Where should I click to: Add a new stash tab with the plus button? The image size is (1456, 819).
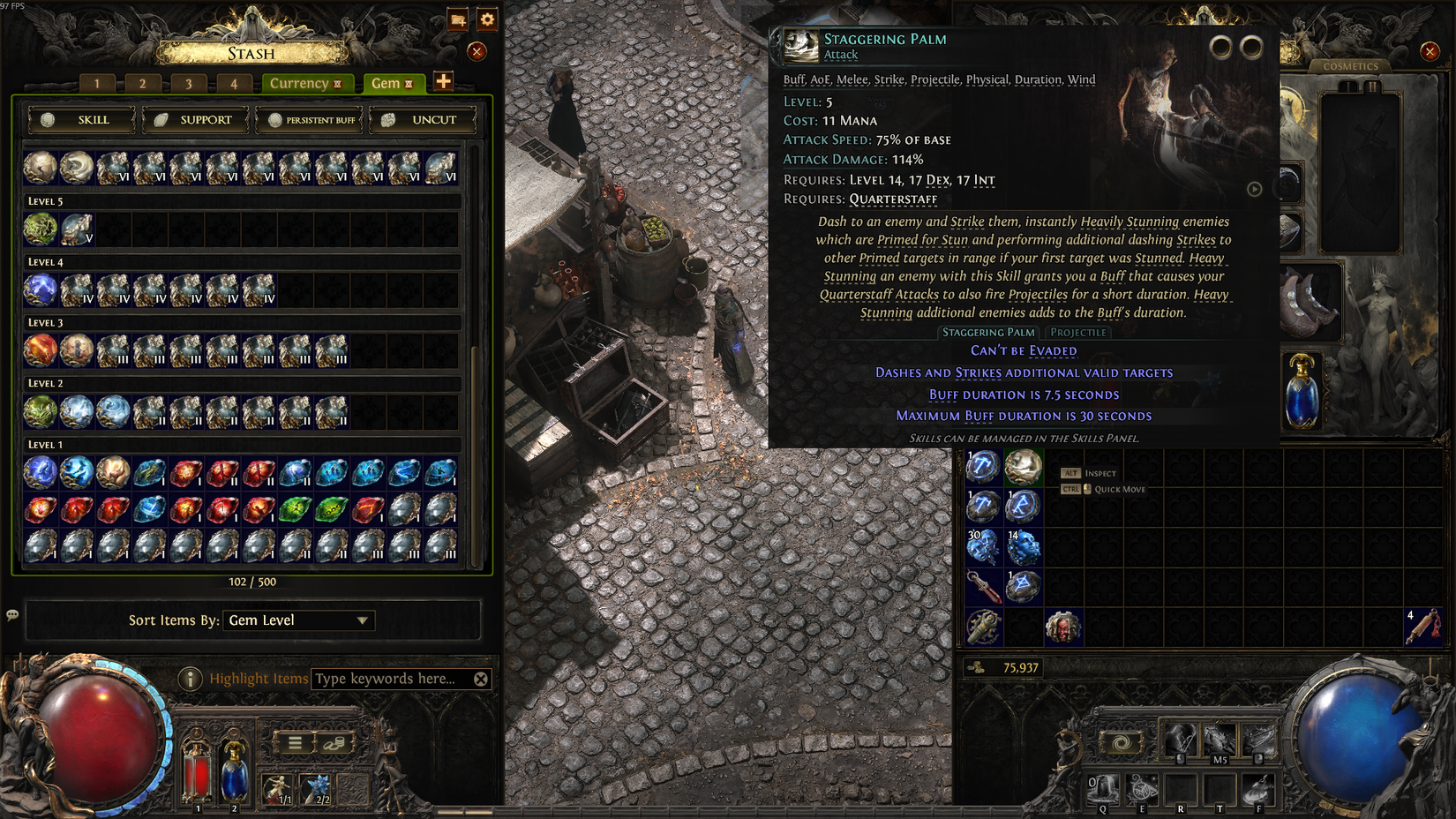tap(445, 83)
